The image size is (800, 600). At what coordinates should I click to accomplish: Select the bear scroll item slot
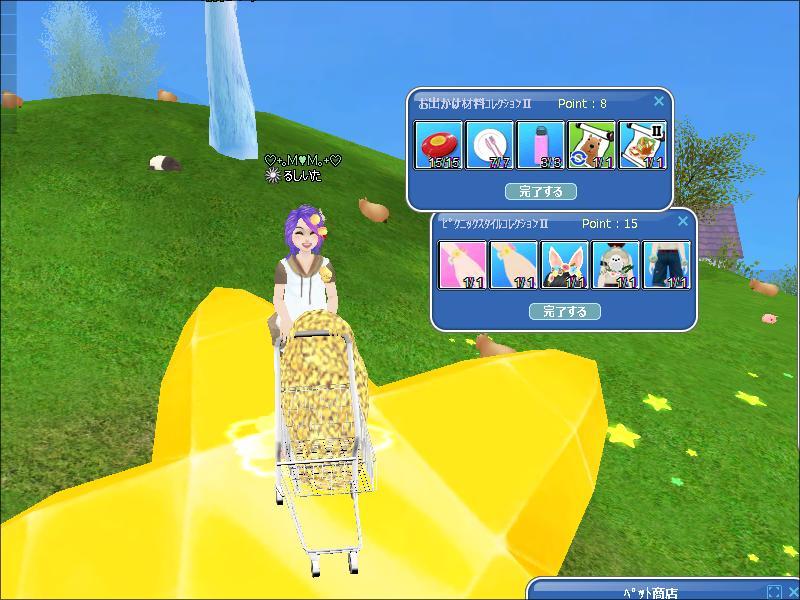click(592, 146)
